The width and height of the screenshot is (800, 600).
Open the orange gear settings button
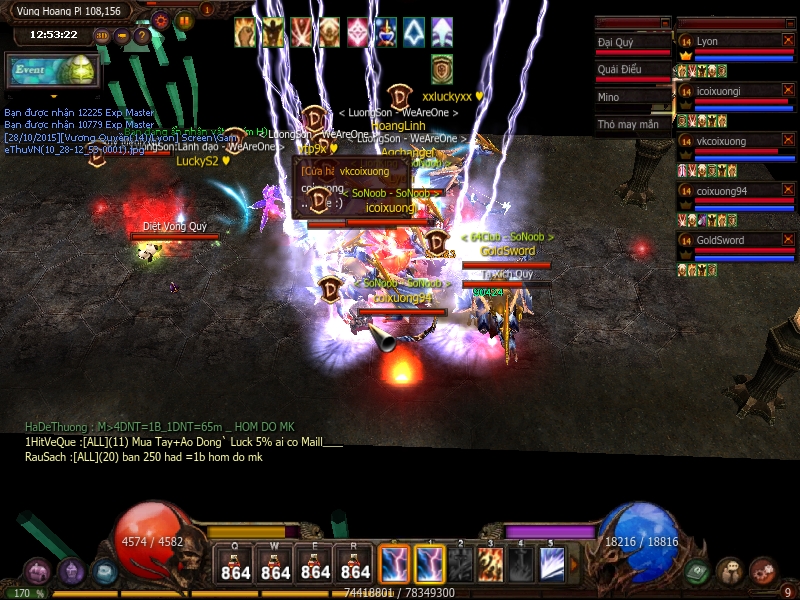tap(161, 19)
